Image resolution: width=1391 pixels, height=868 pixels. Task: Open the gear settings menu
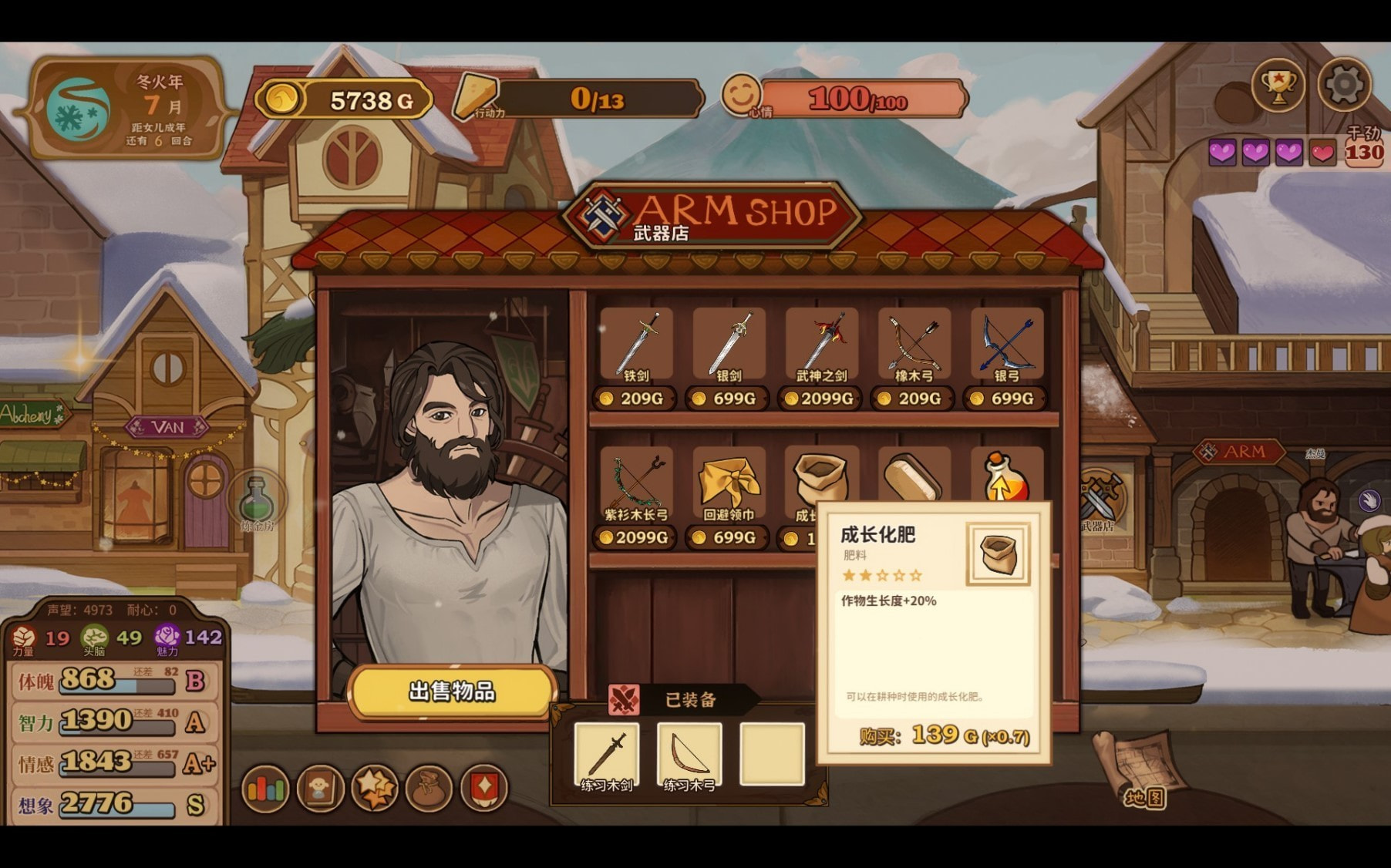click(x=1343, y=84)
